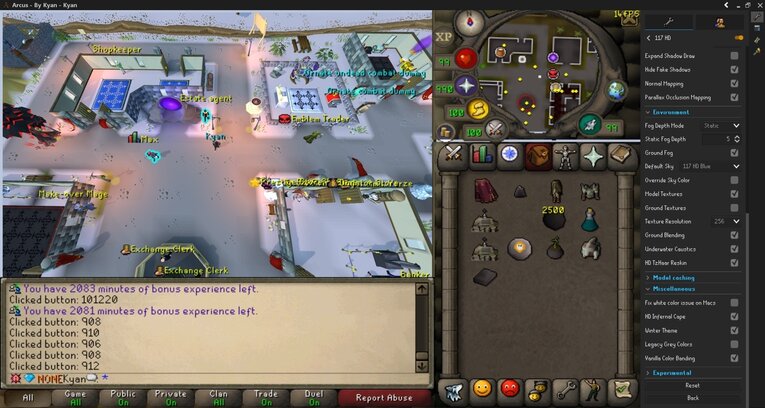Show the Skills stats tab

tap(482, 155)
